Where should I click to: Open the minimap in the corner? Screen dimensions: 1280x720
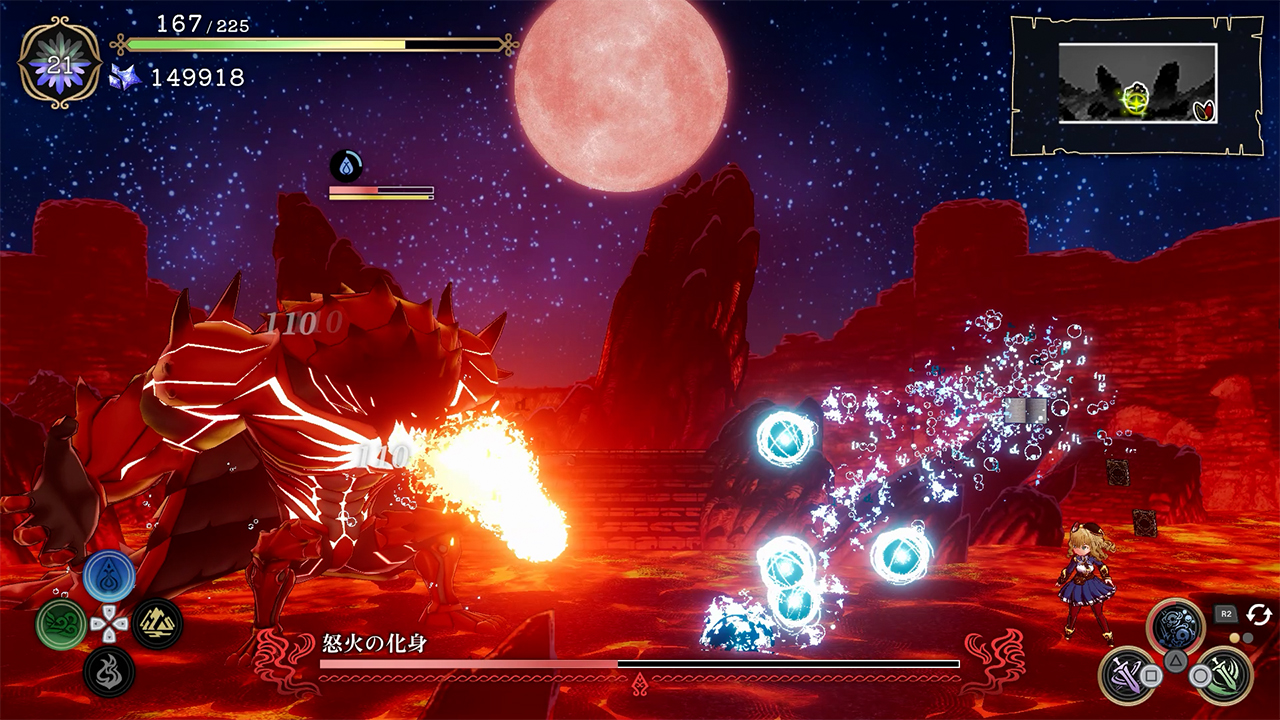tap(1137, 86)
